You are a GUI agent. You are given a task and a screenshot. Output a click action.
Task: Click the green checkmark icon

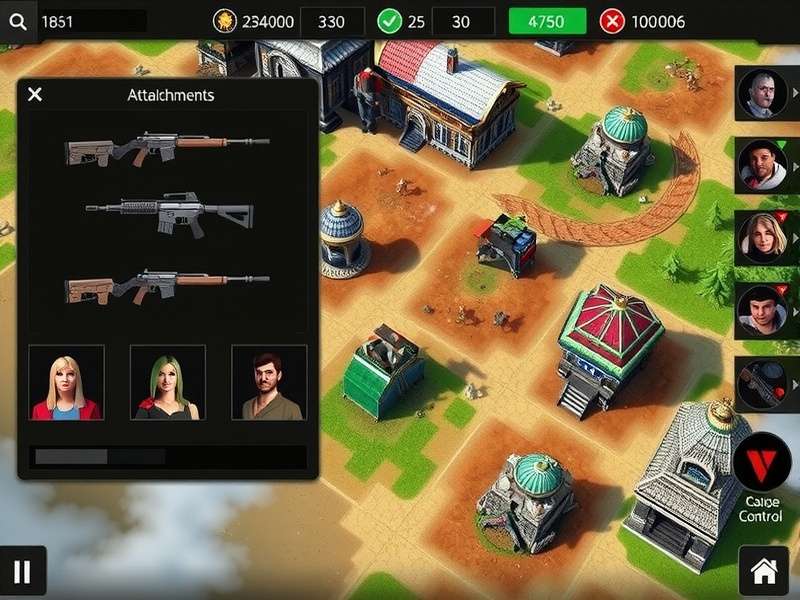[x=388, y=21]
